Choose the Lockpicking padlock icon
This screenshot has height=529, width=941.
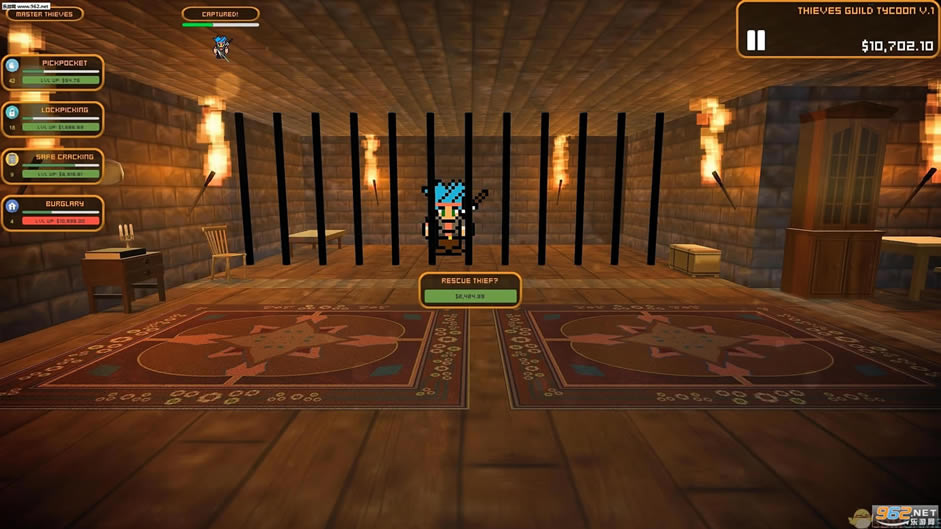coord(12,112)
